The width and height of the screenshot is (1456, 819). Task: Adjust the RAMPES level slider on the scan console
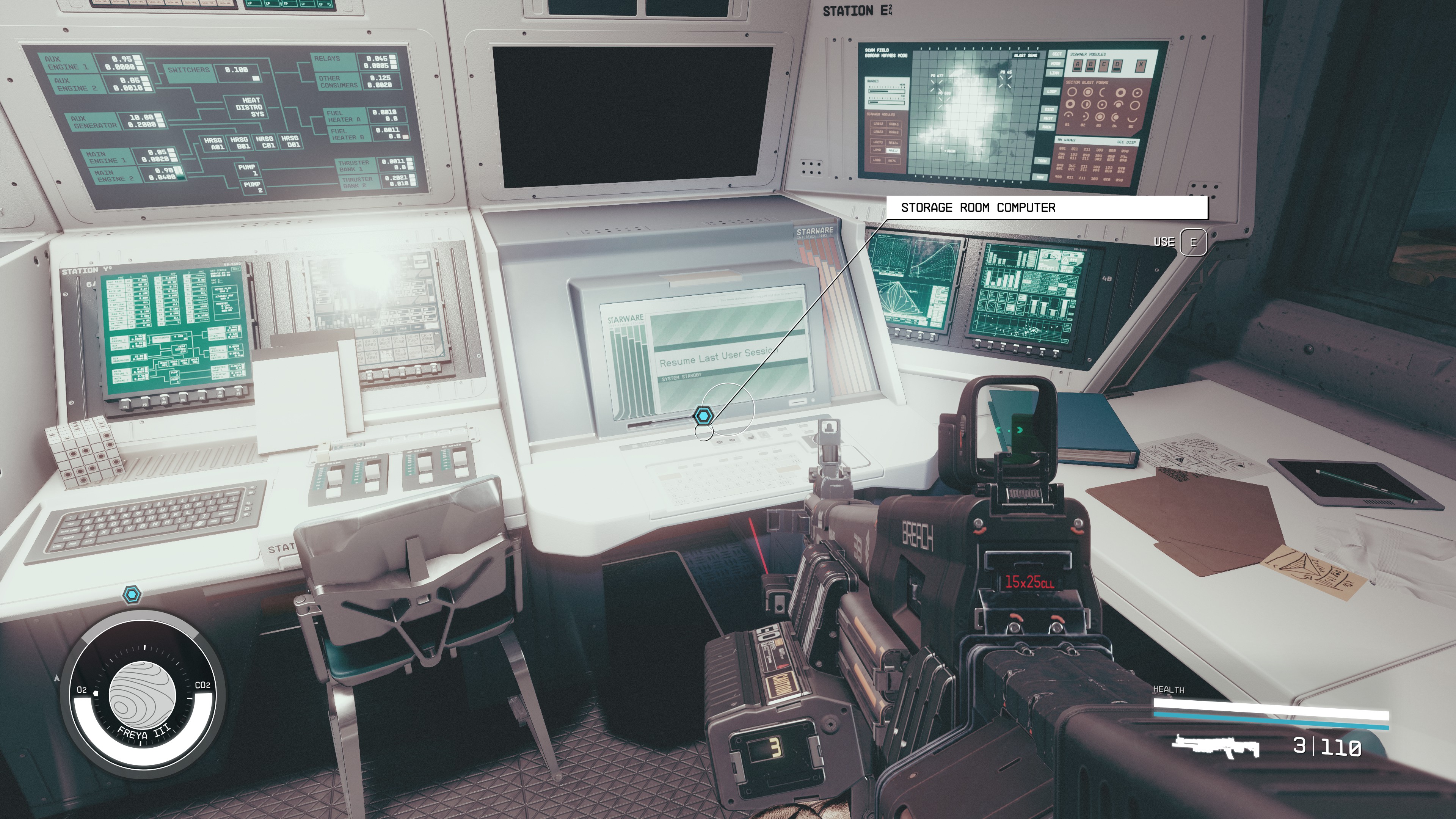coord(886,91)
